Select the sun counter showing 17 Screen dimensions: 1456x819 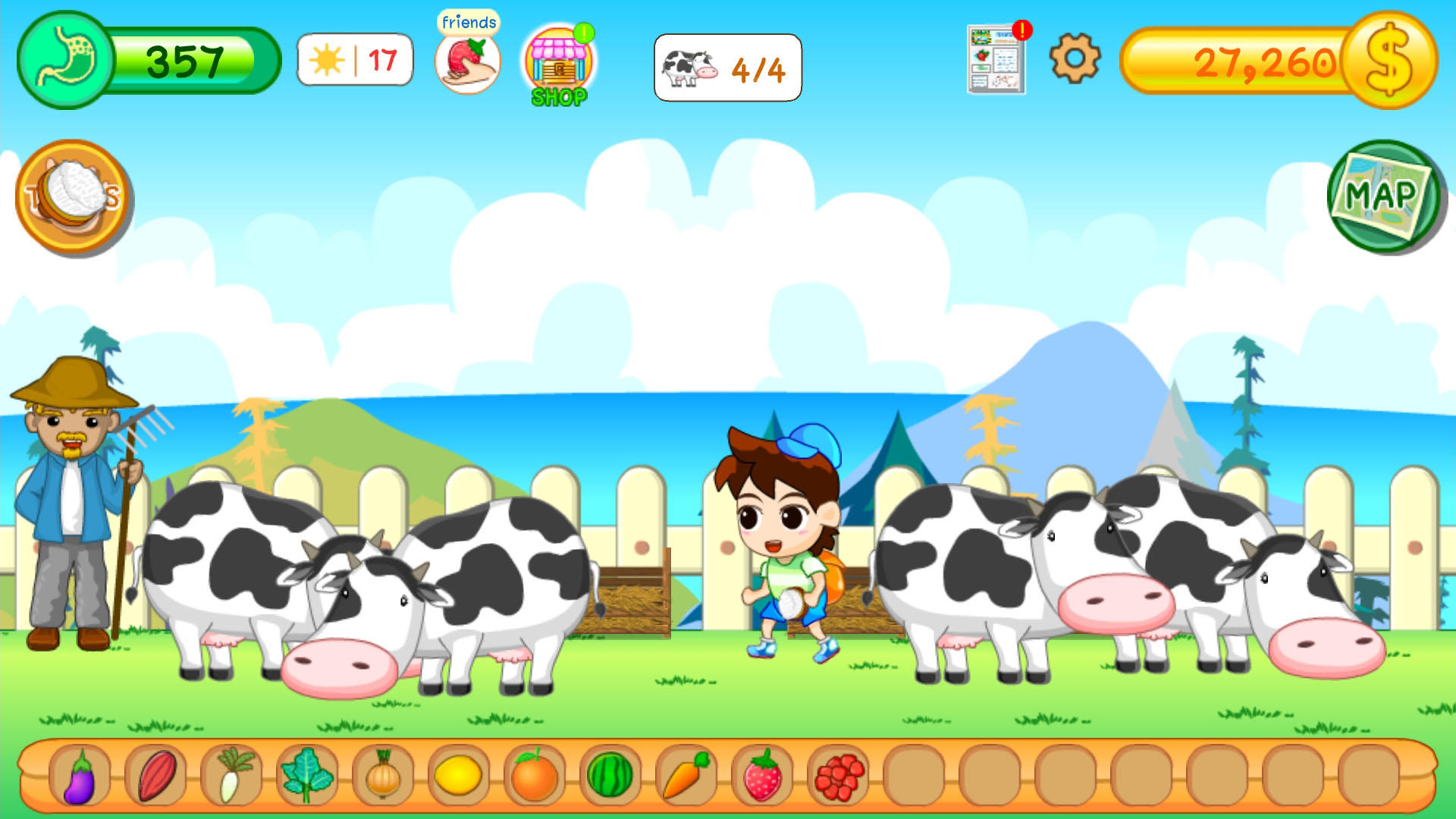pos(354,61)
